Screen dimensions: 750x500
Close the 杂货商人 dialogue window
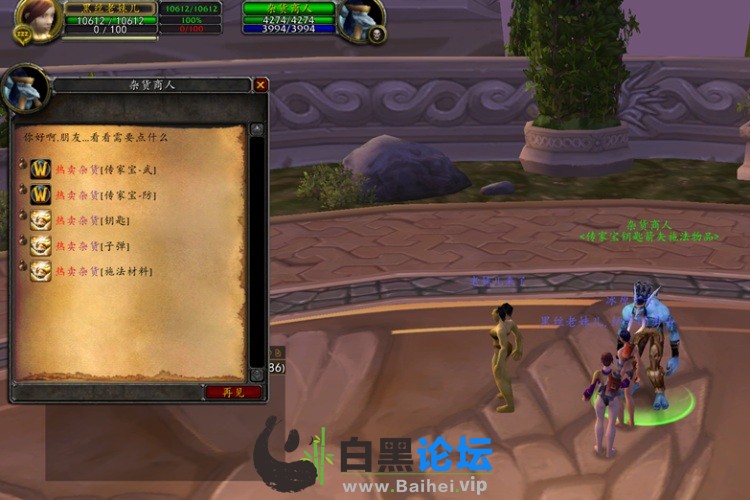pos(261,85)
